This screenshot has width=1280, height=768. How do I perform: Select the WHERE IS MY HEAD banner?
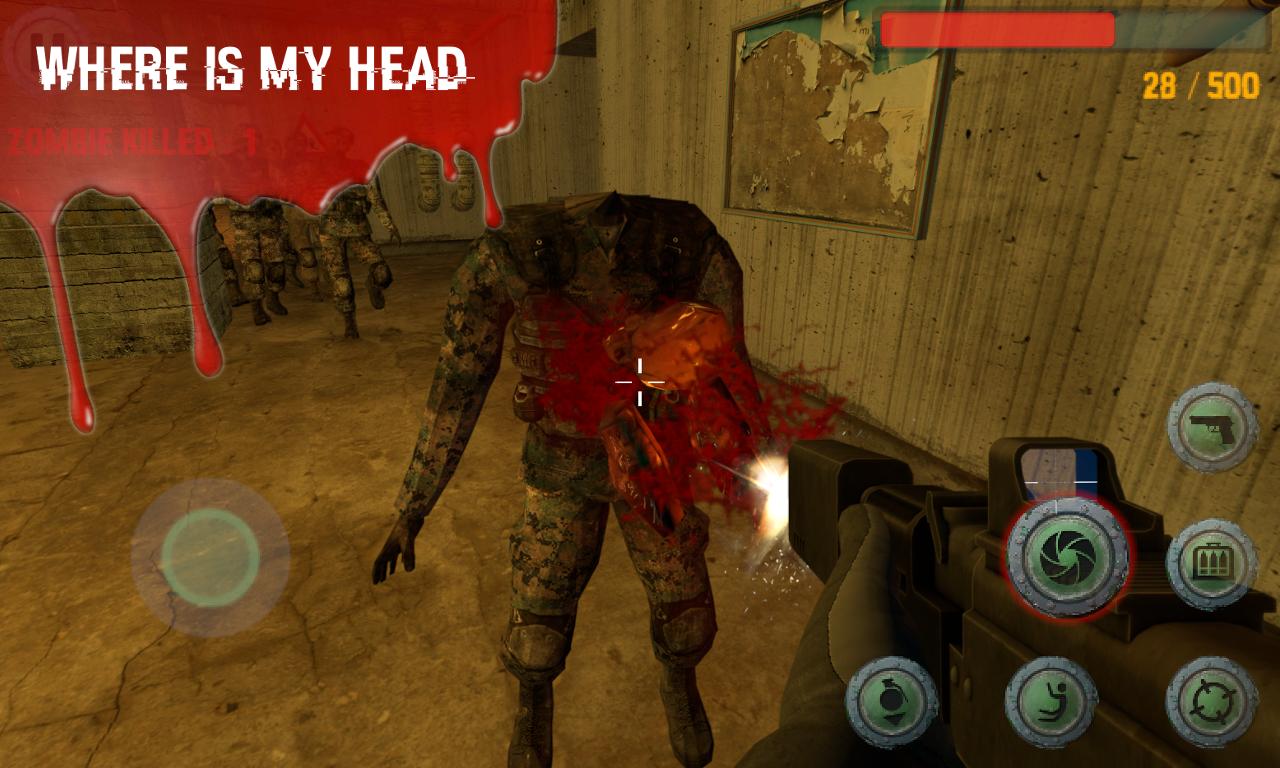[x=253, y=68]
